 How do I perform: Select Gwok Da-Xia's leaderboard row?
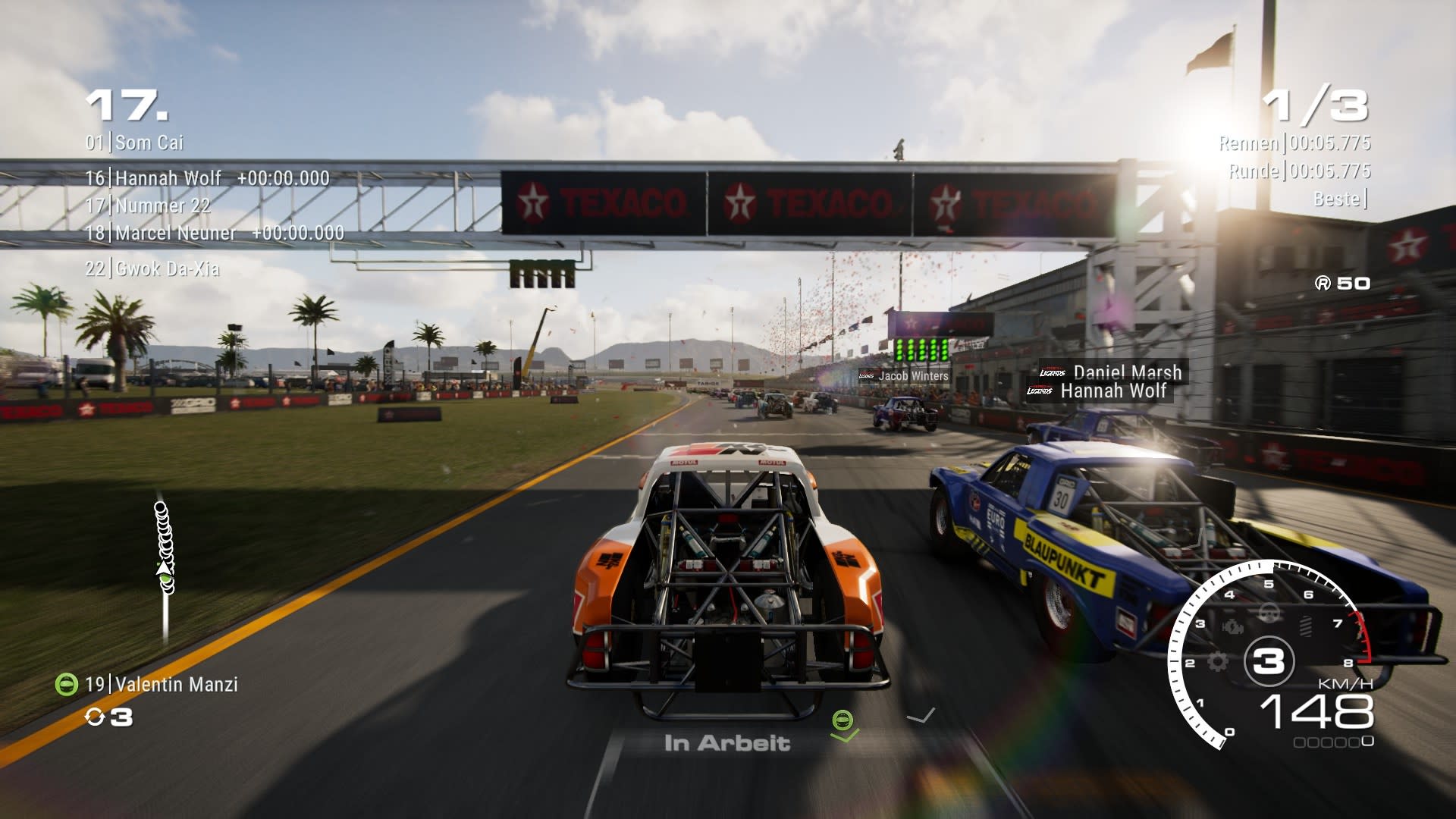tap(152, 268)
